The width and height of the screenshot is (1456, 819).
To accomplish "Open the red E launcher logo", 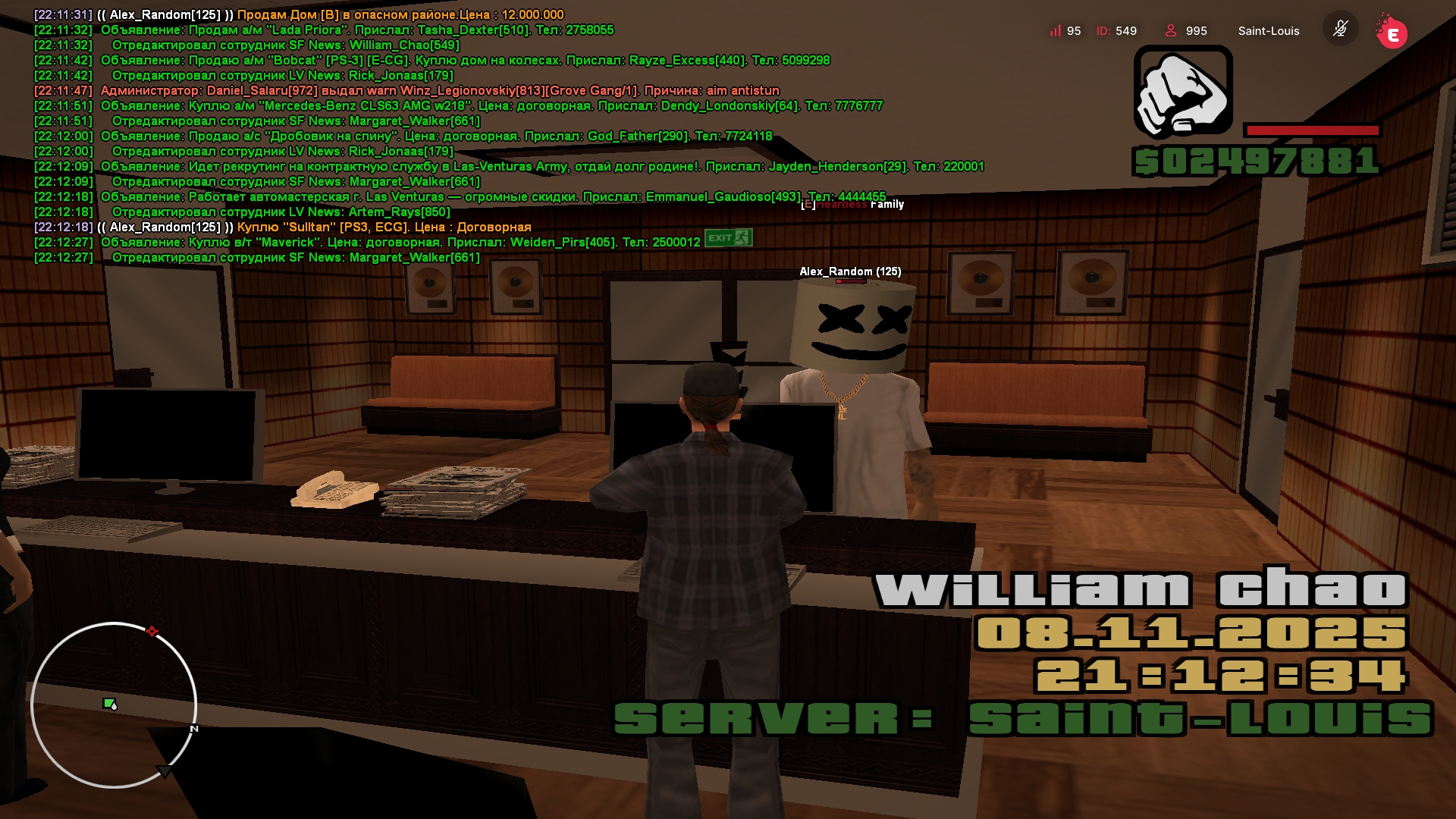I will [1392, 33].
